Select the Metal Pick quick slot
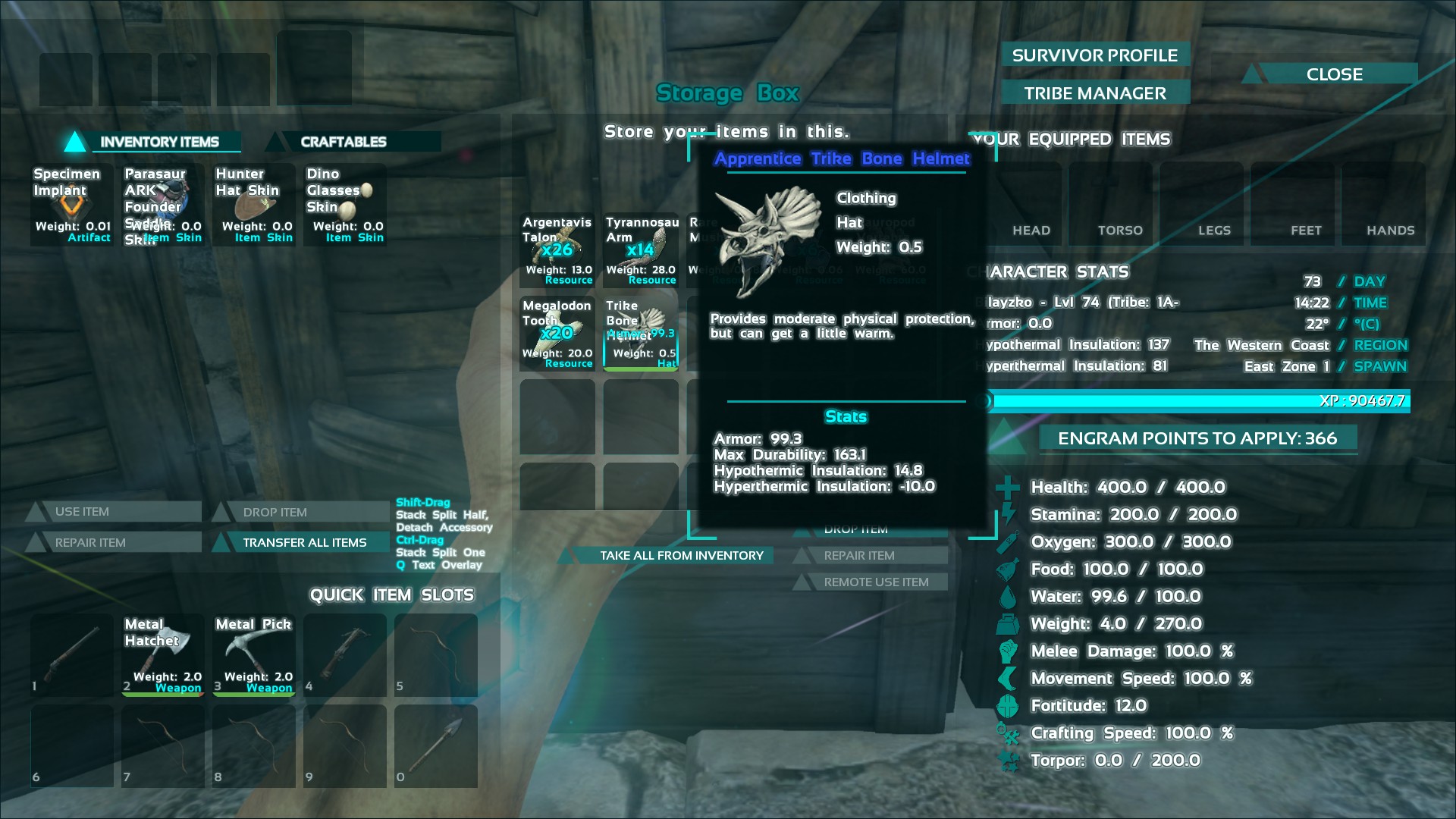 tap(254, 655)
